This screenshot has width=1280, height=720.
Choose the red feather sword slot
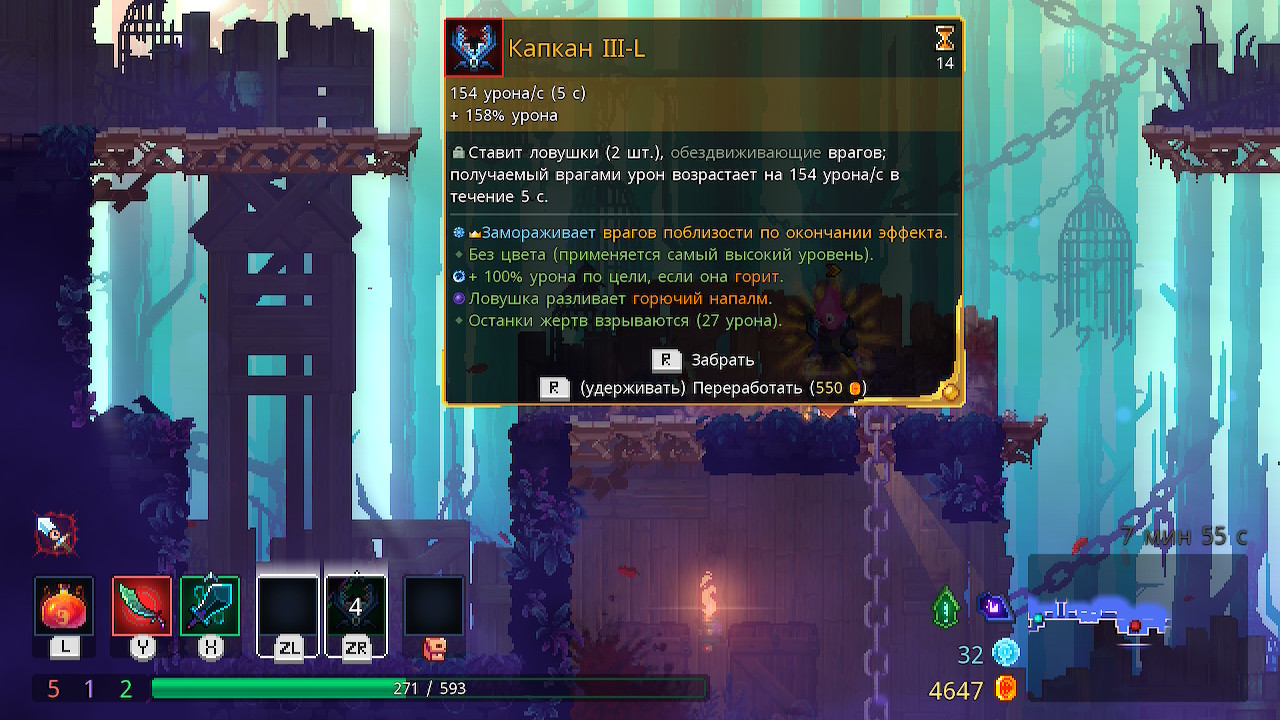pyautogui.click(x=142, y=606)
